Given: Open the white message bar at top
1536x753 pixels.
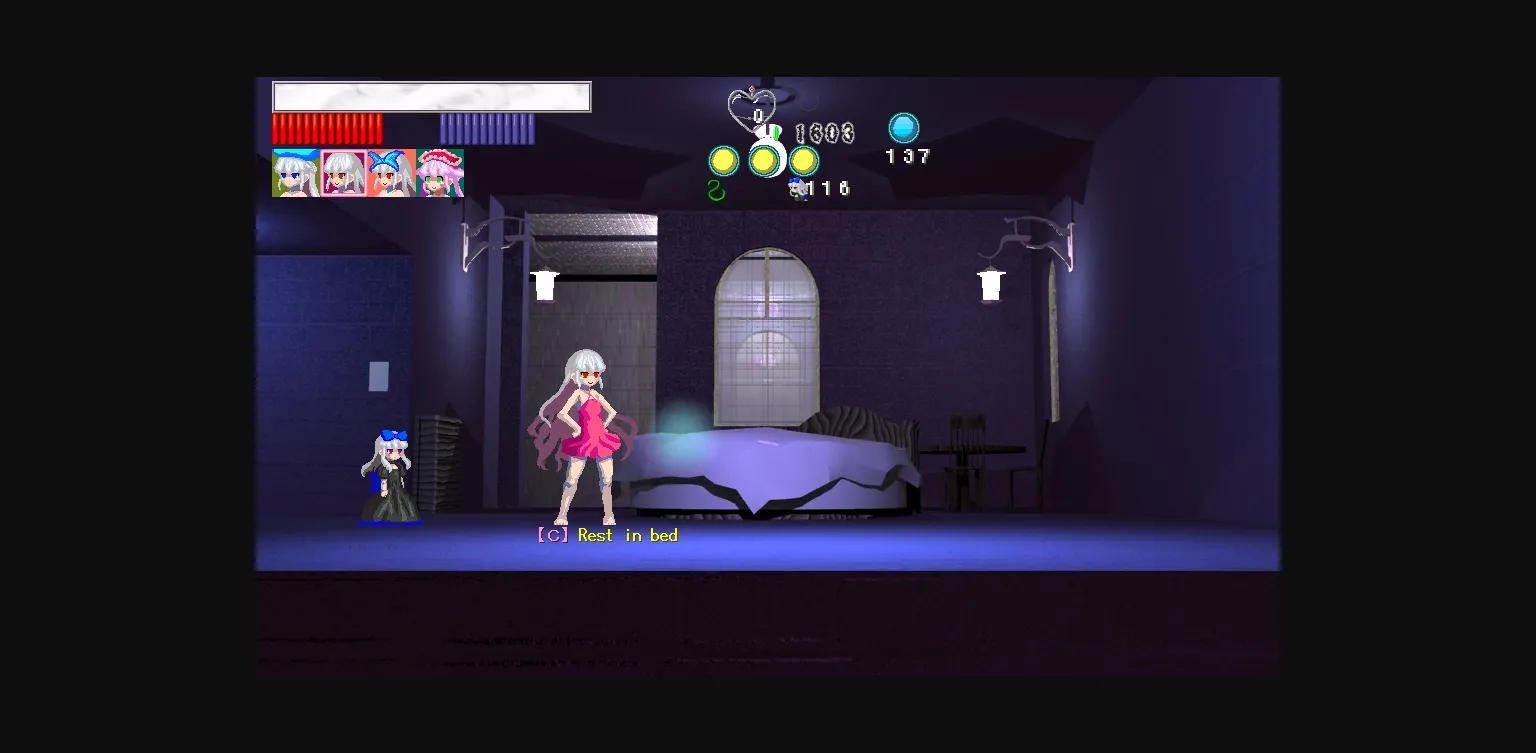Looking at the screenshot, I should (430, 96).
